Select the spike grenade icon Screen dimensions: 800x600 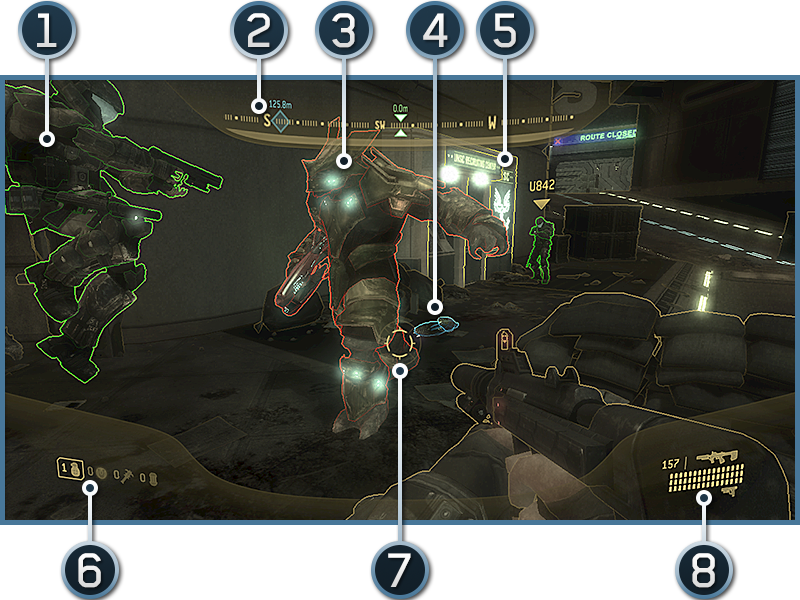(128, 471)
